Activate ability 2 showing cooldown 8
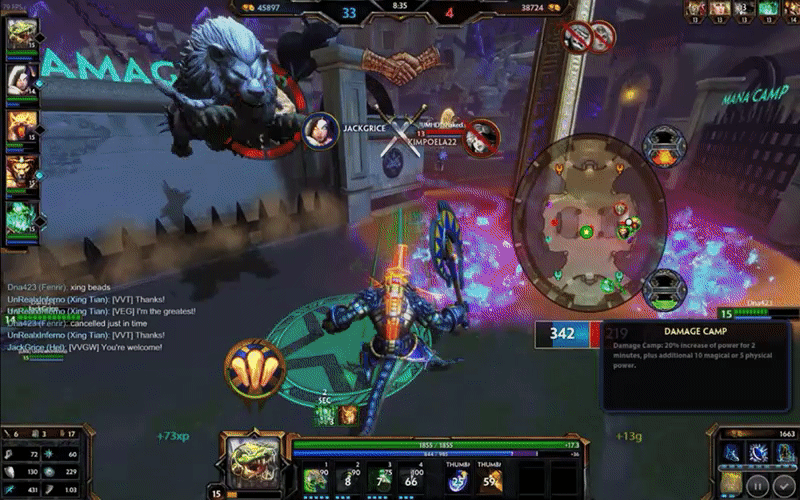Viewport: 800px width, 500px height. [x=346, y=479]
